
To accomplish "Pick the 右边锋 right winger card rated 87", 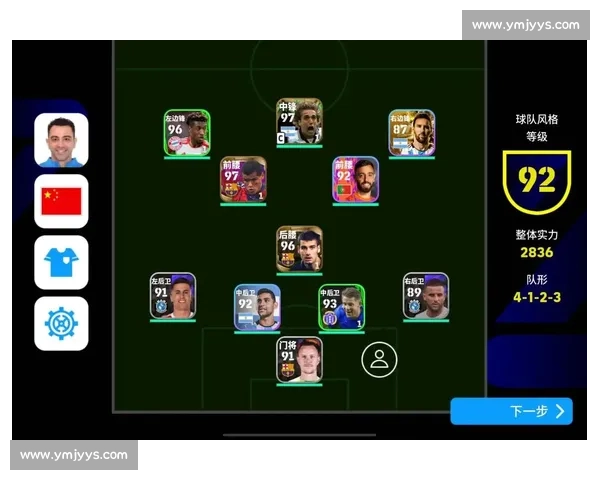I will [x=411, y=133].
